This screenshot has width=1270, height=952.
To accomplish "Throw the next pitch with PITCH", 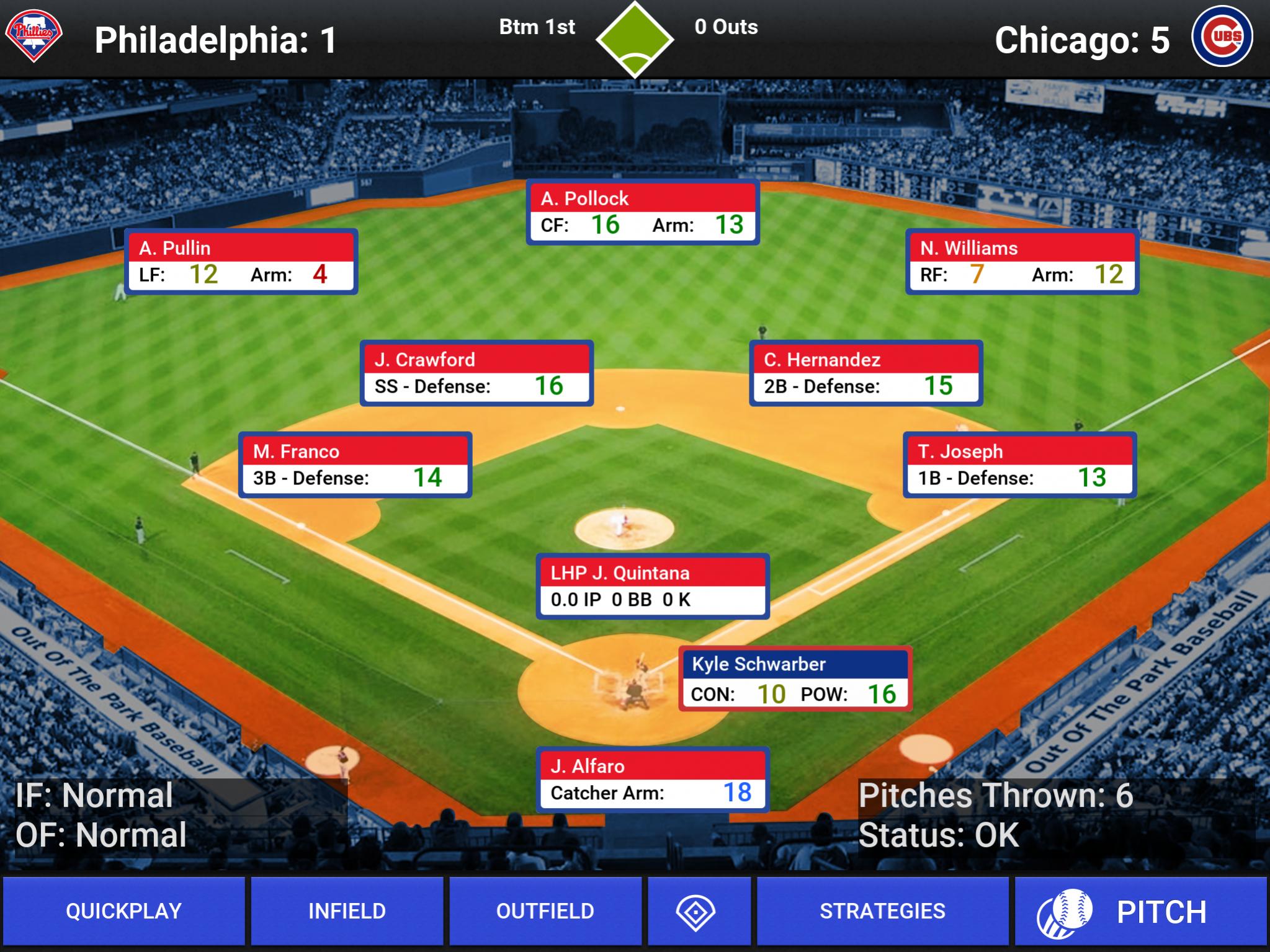I will [x=1140, y=912].
